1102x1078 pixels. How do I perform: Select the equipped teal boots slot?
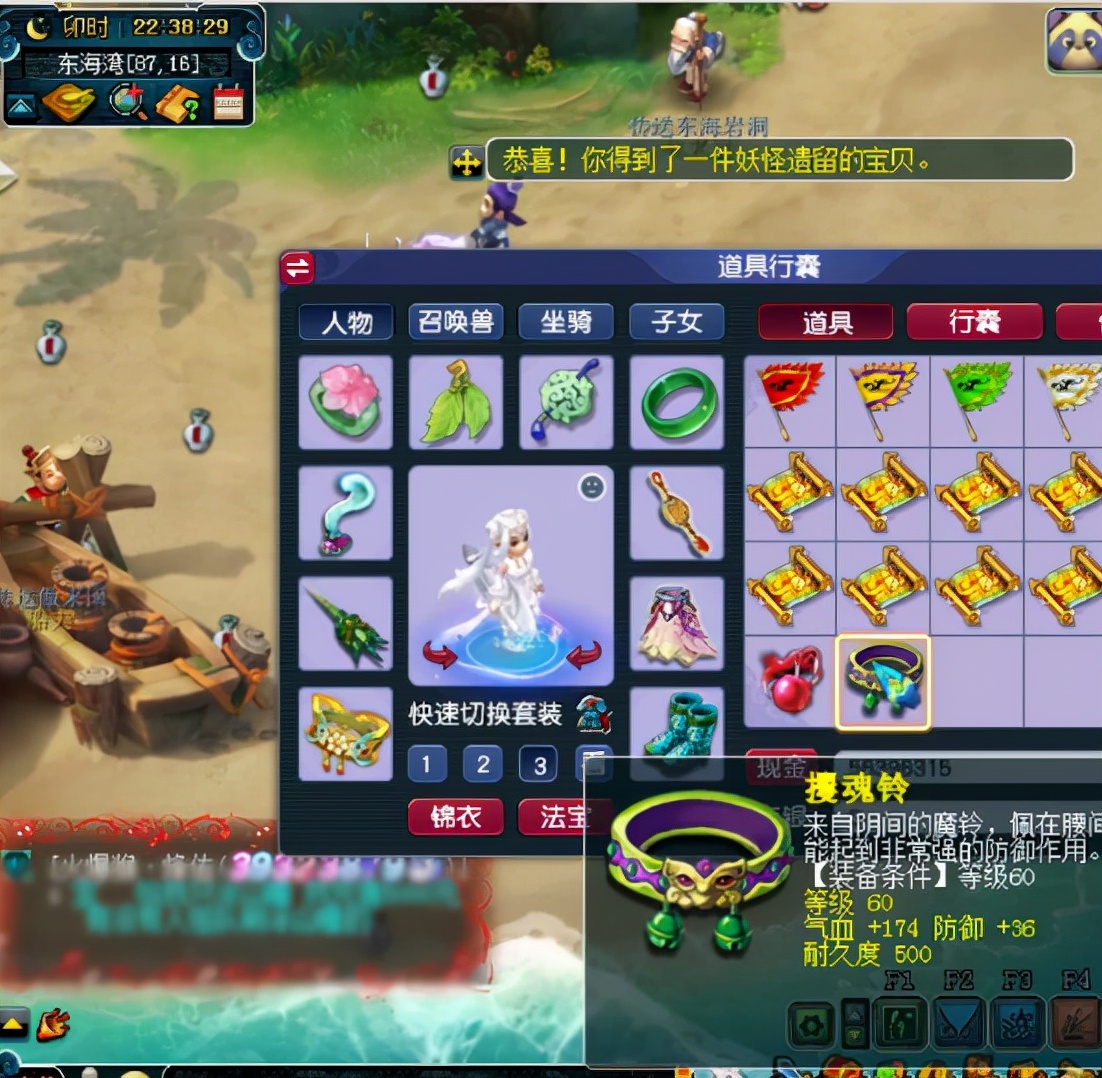[x=677, y=730]
